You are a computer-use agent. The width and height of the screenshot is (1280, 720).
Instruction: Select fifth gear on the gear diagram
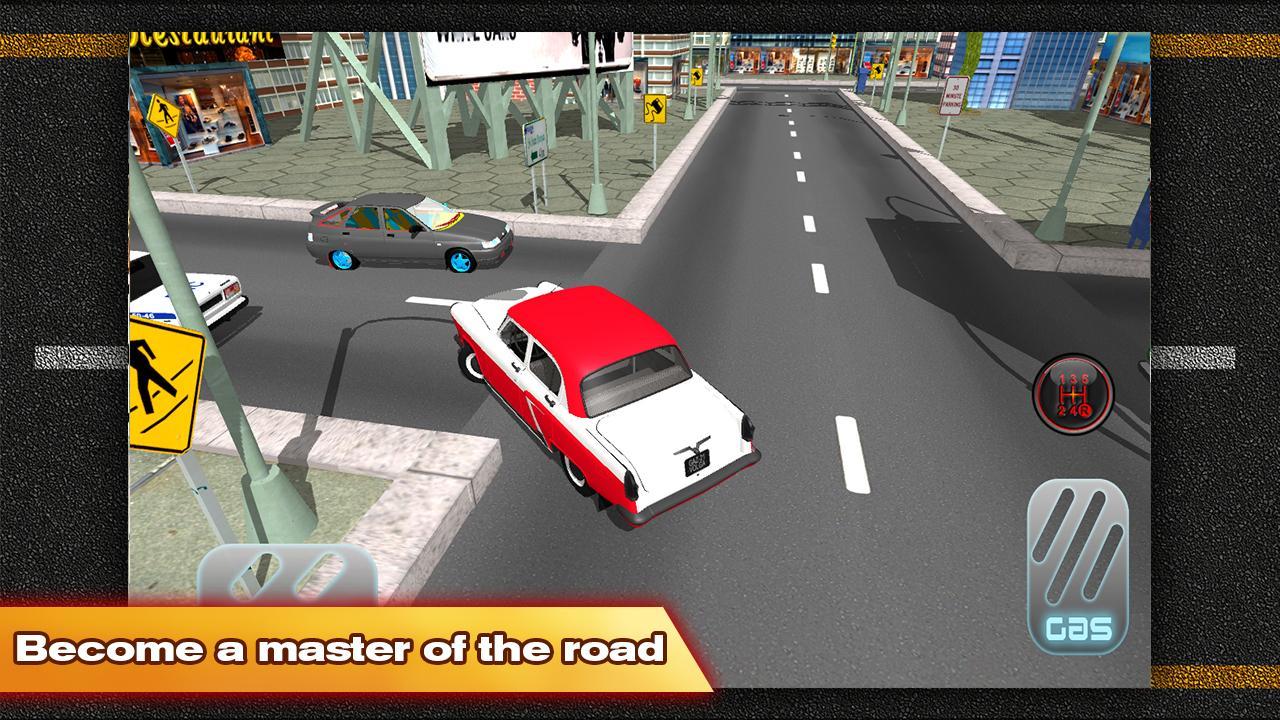(x=1086, y=378)
